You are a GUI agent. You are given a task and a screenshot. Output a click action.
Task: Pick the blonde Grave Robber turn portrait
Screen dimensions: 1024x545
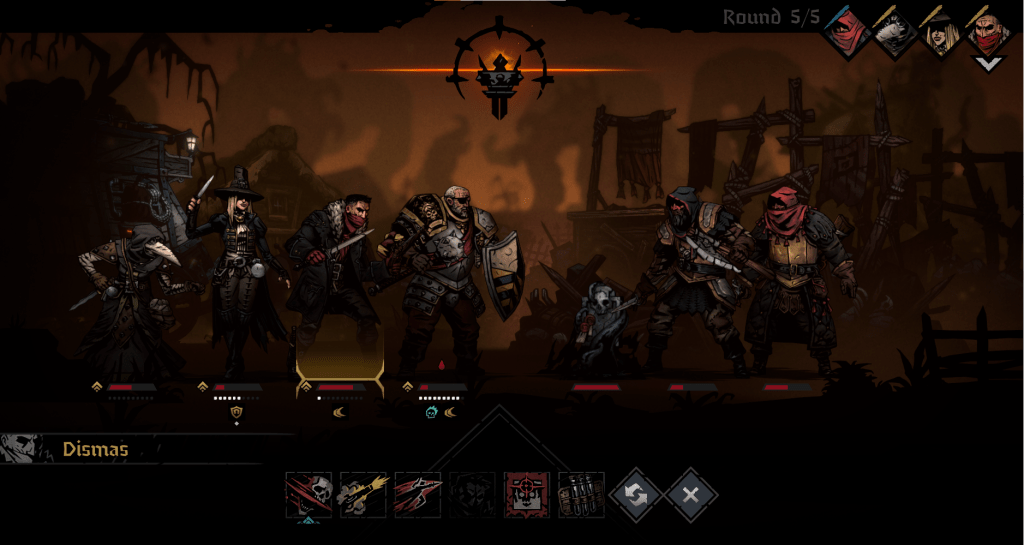[x=941, y=33]
